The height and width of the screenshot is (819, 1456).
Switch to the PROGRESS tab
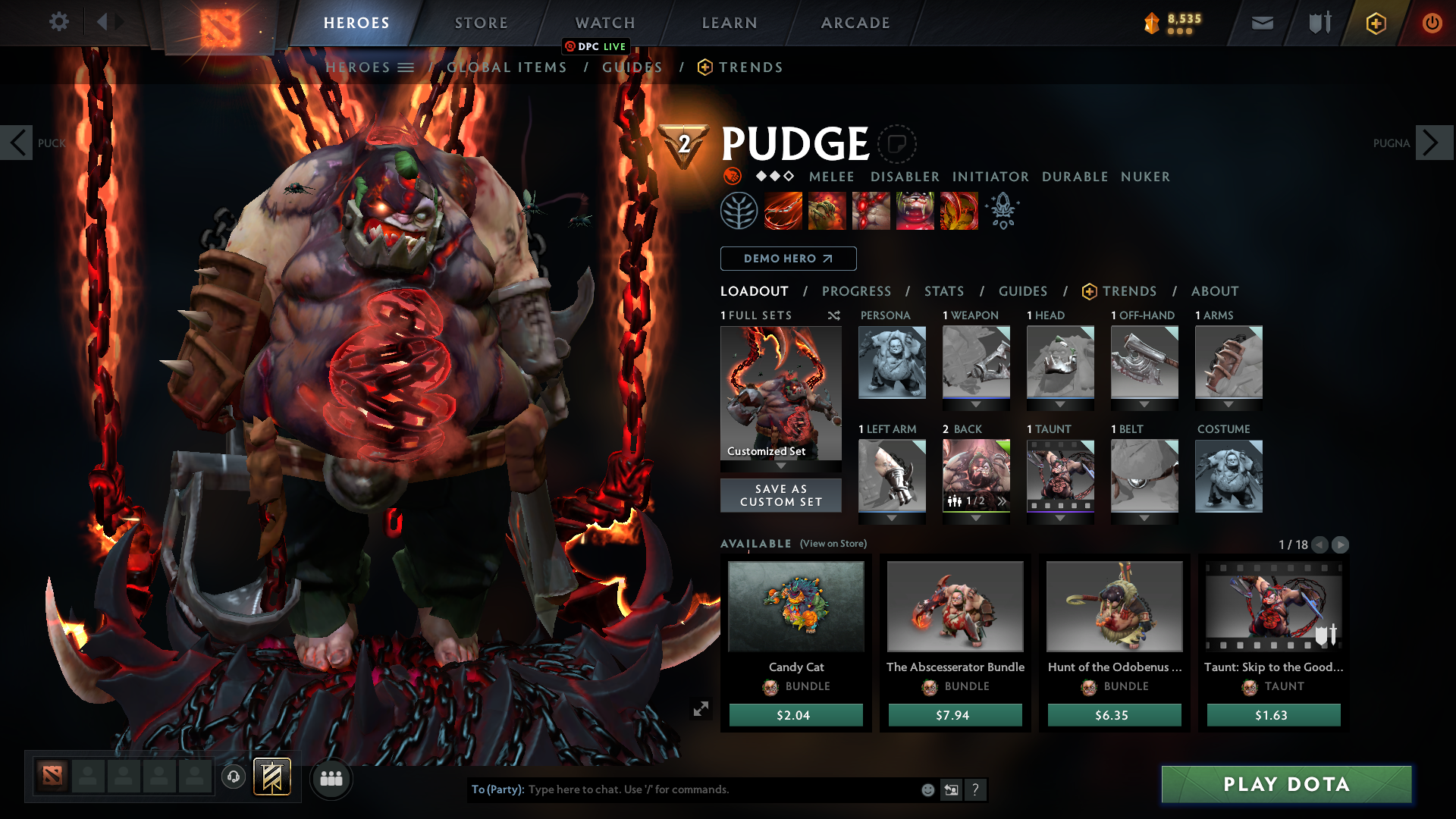(x=857, y=291)
